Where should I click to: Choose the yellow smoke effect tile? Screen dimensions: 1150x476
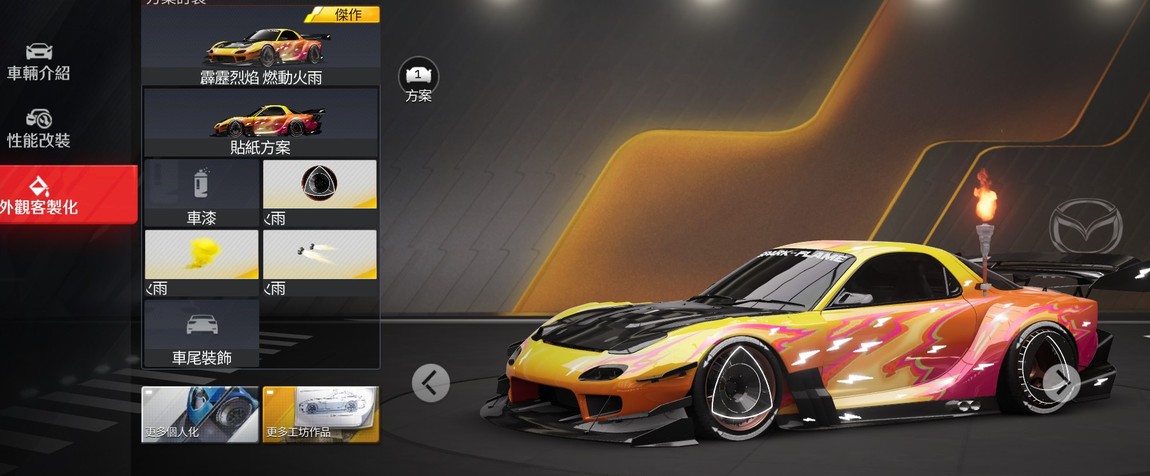[x=201, y=263]
